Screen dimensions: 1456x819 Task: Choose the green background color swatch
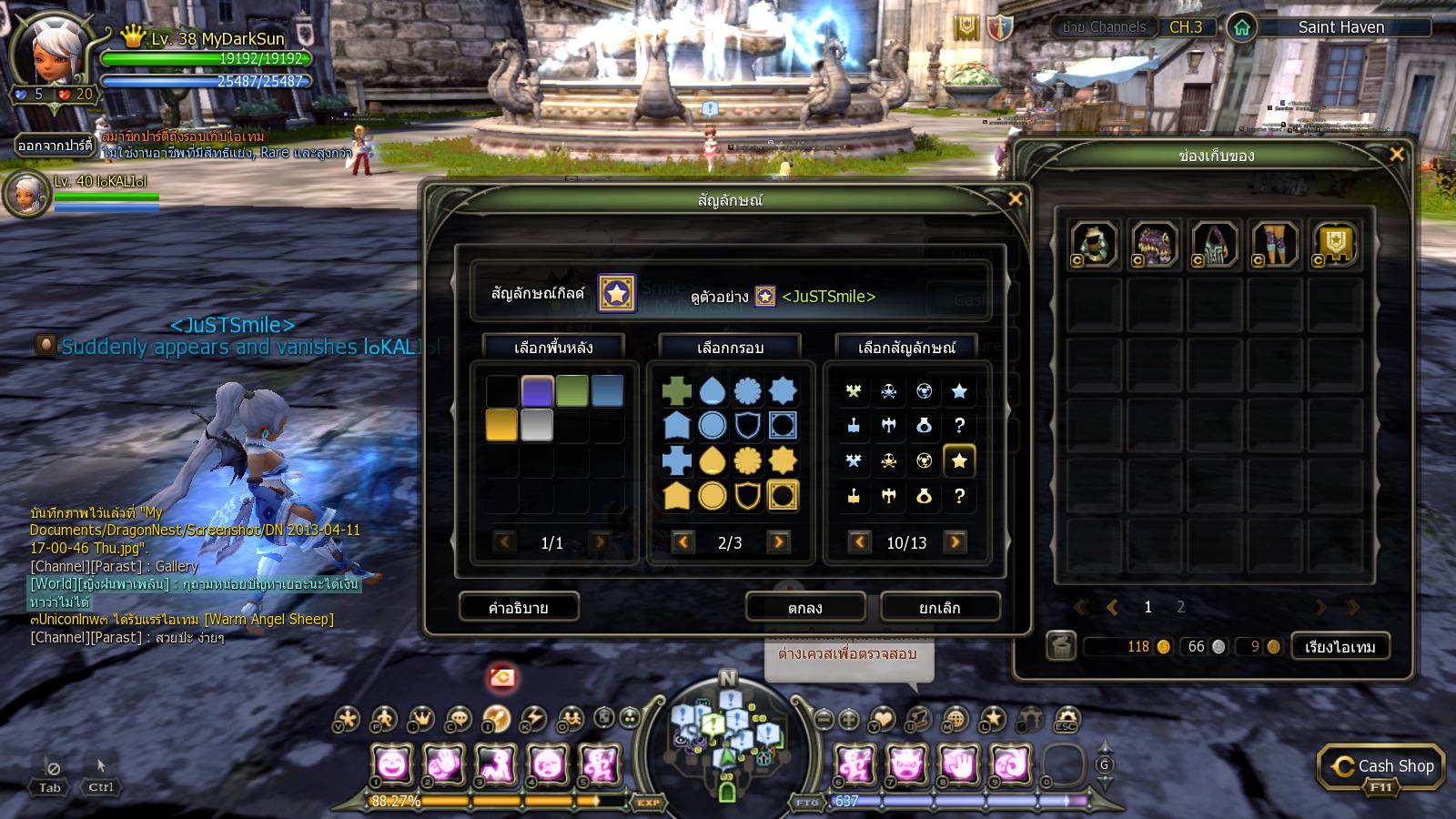[x=572, y=391]
